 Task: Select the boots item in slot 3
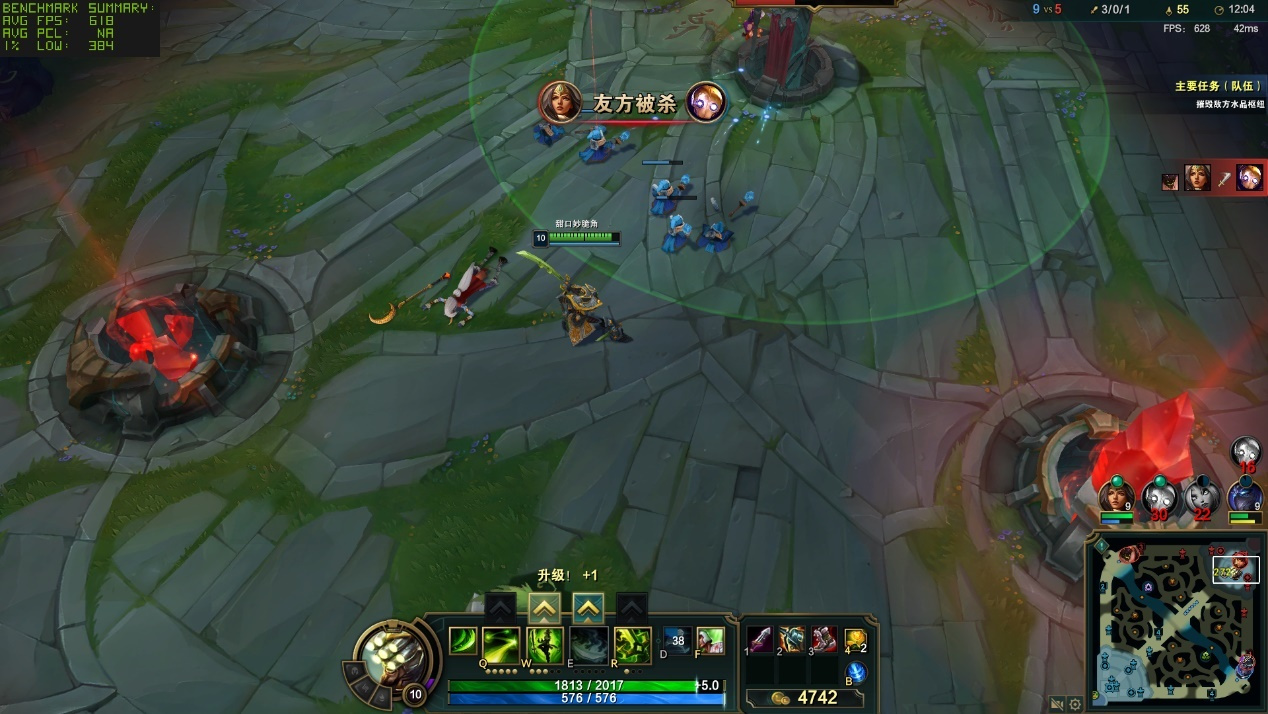click(823, 639)
